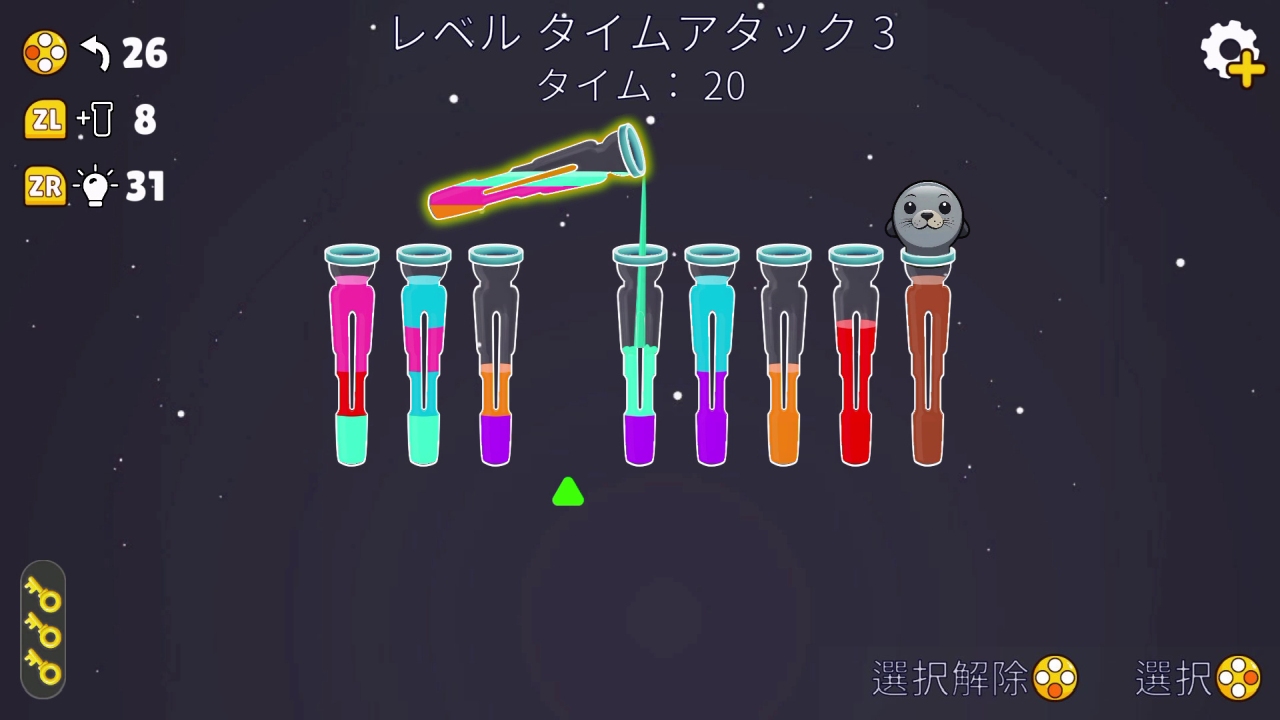Open the settings gear menu

coord(1229,45)
